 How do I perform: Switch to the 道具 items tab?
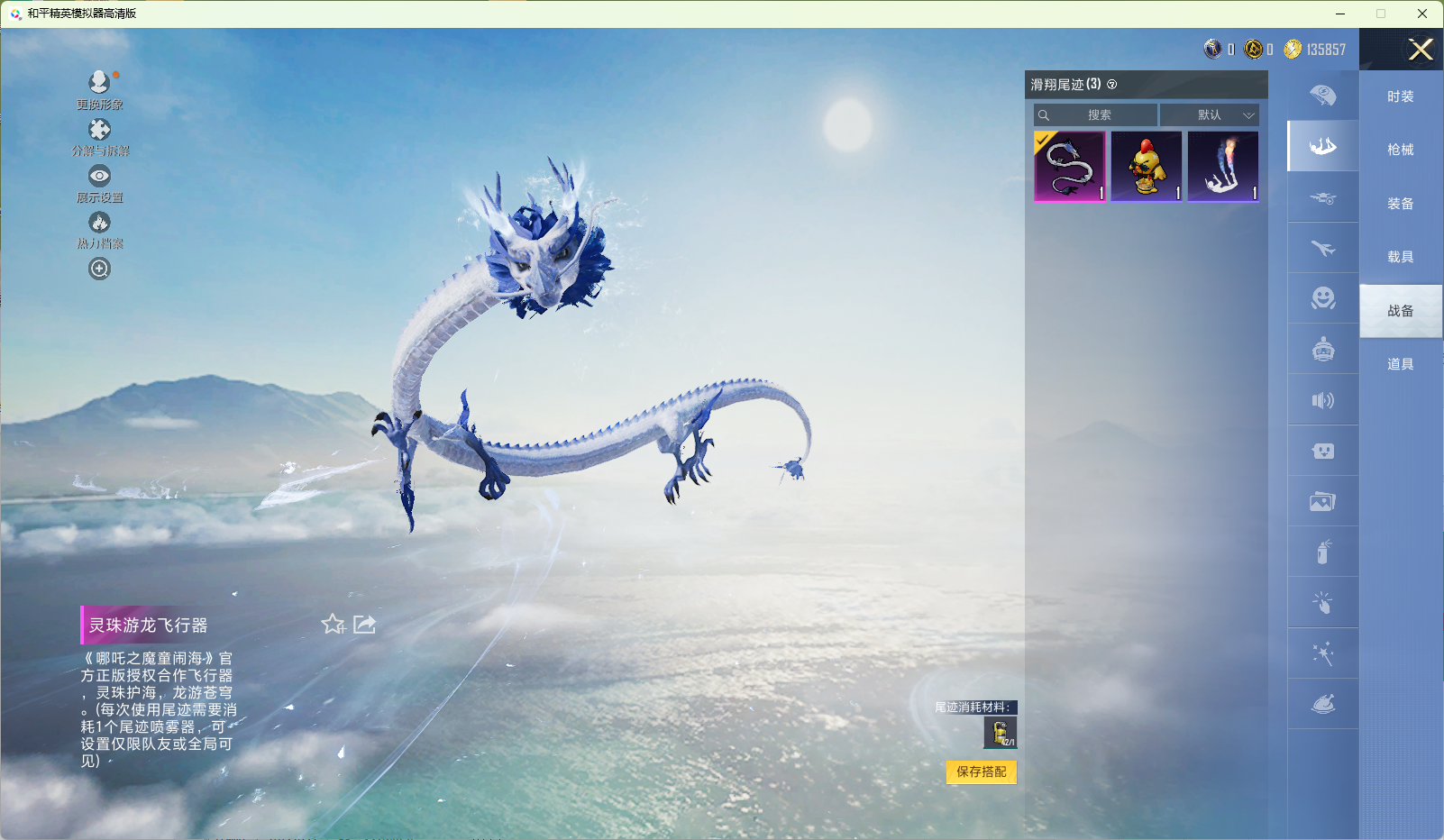coord(1400,365)
